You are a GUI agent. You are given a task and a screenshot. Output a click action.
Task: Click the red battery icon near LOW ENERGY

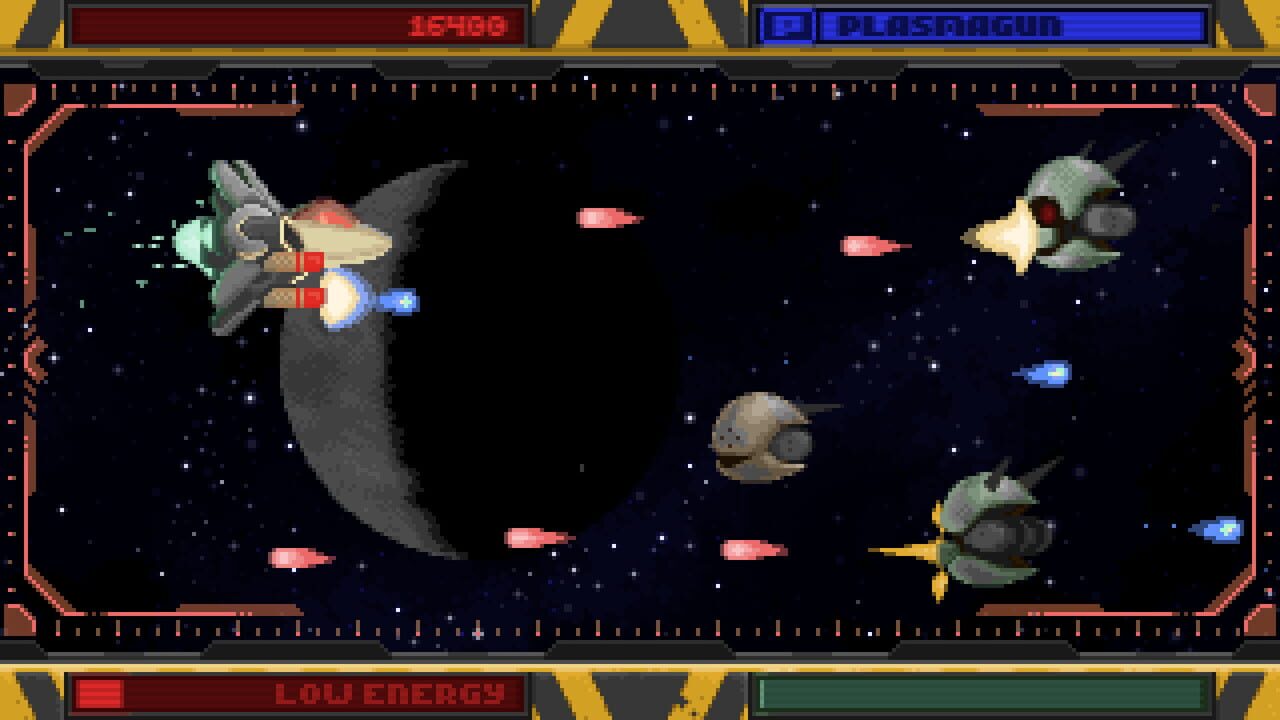point(99,691)
